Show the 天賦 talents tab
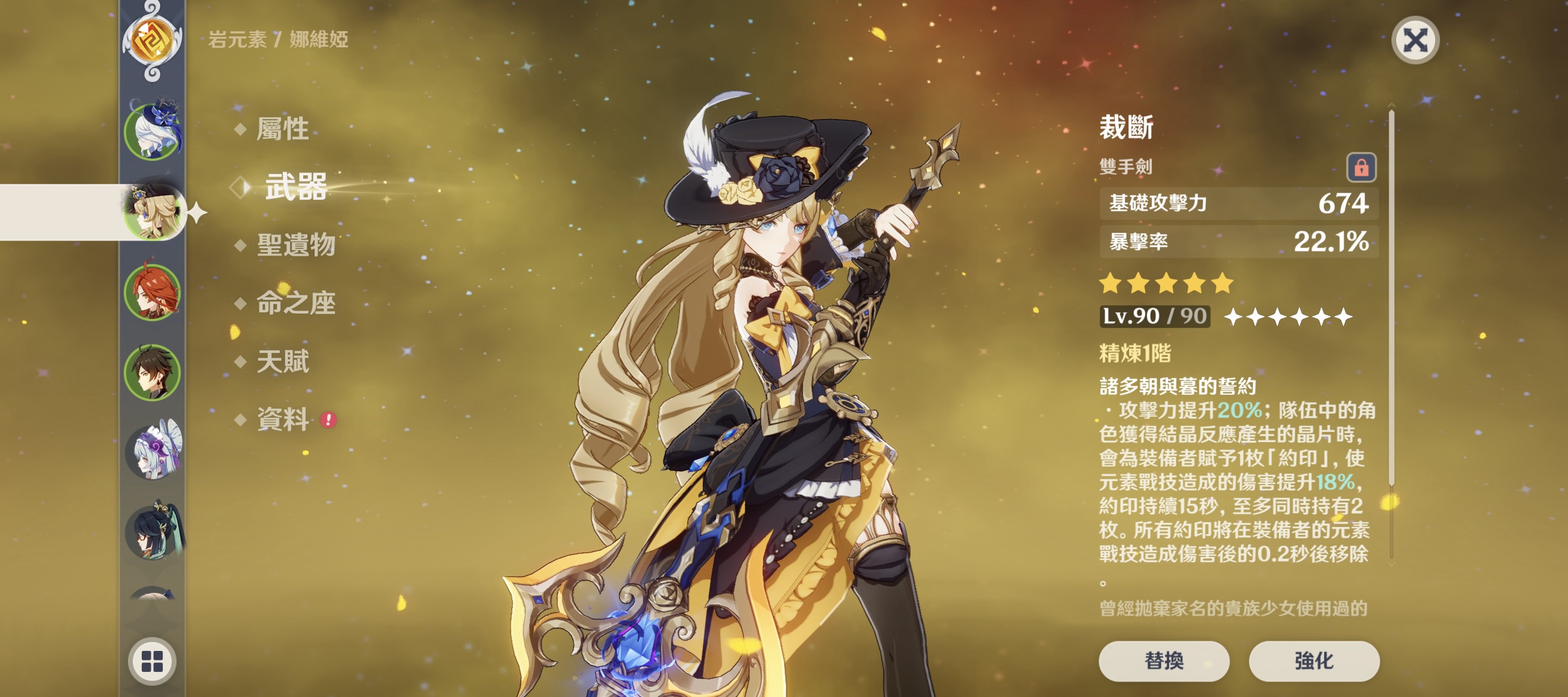 coord(282,361)
